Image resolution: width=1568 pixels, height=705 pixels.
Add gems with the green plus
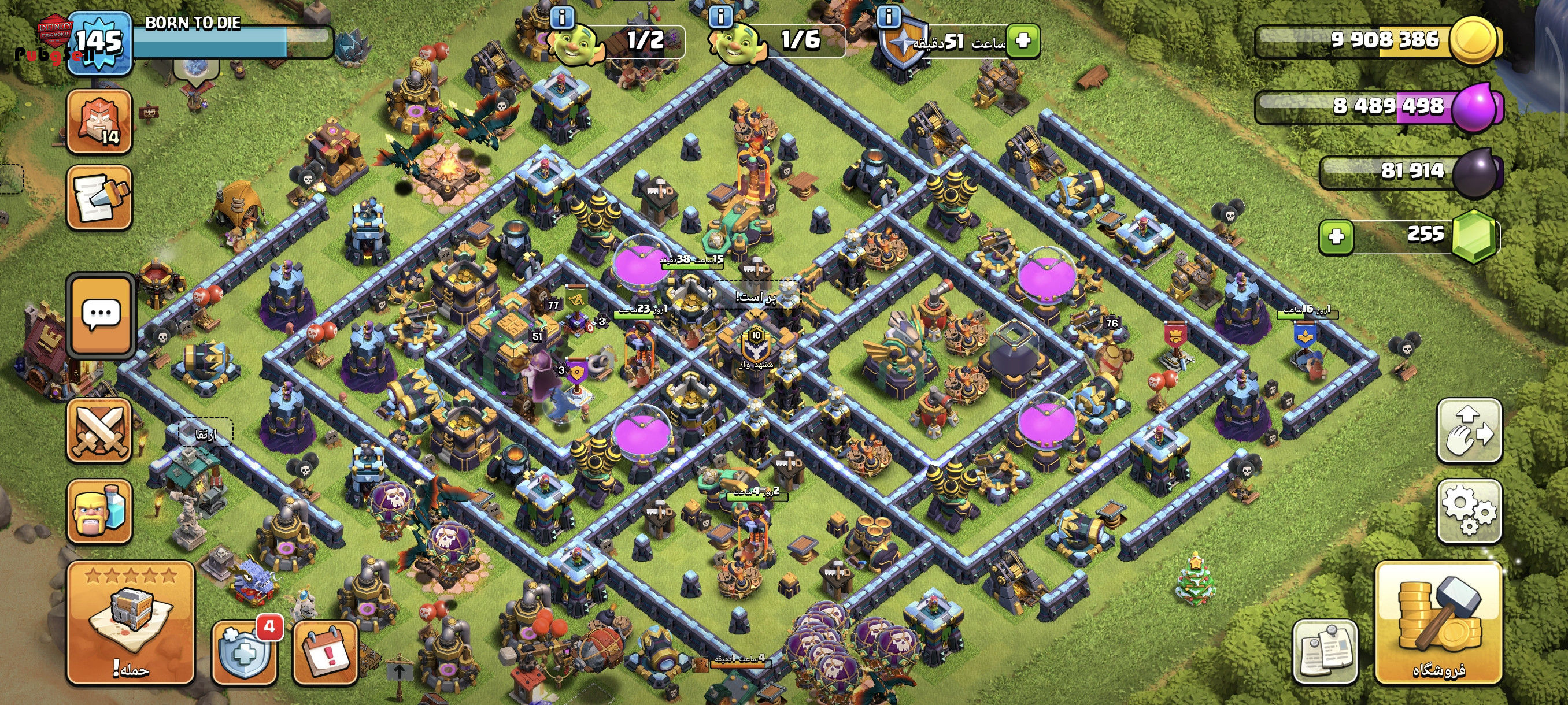1336,236
